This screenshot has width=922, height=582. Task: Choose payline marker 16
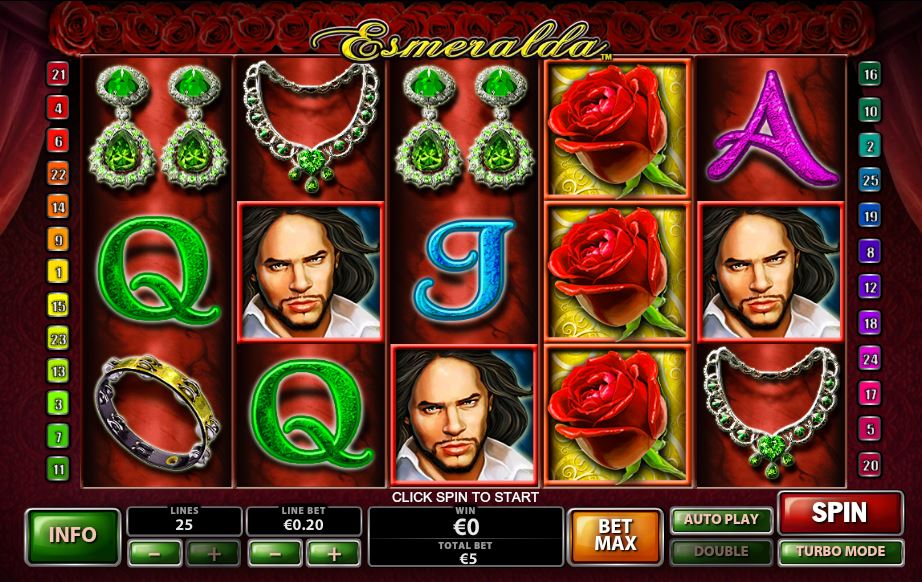coord(870,75)
